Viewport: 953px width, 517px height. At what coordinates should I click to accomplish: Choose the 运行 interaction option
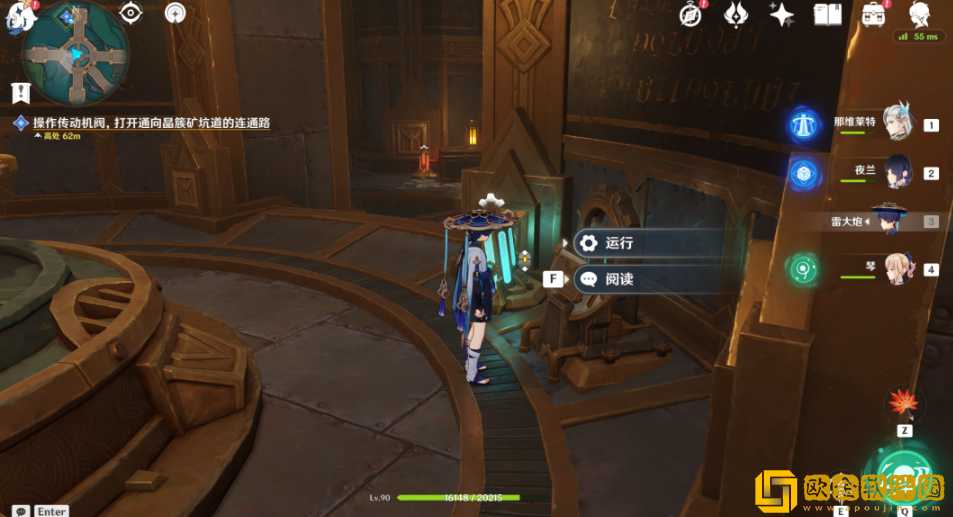point(618,243)
